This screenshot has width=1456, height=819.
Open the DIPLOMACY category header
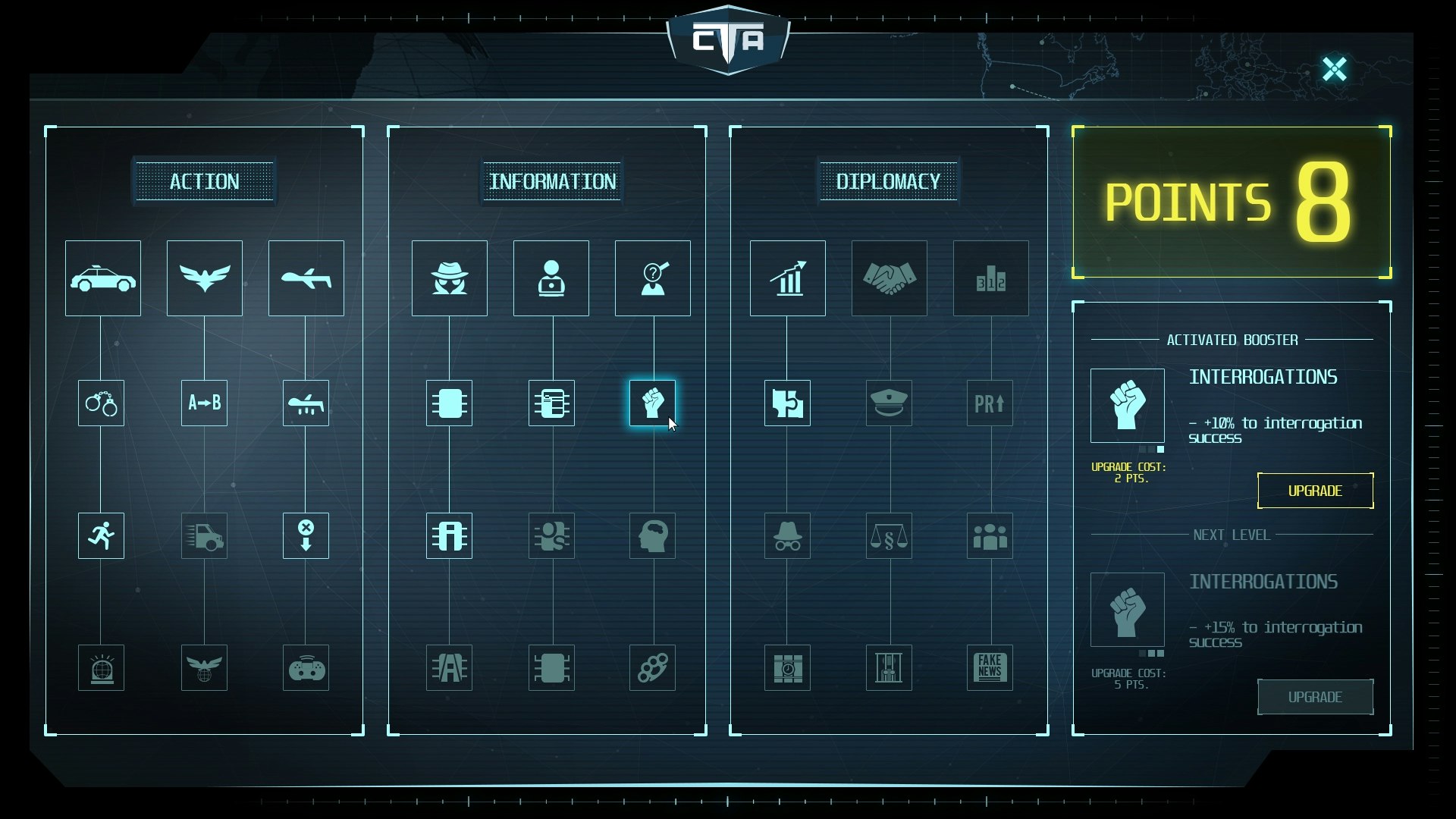[x=888, y=181]
